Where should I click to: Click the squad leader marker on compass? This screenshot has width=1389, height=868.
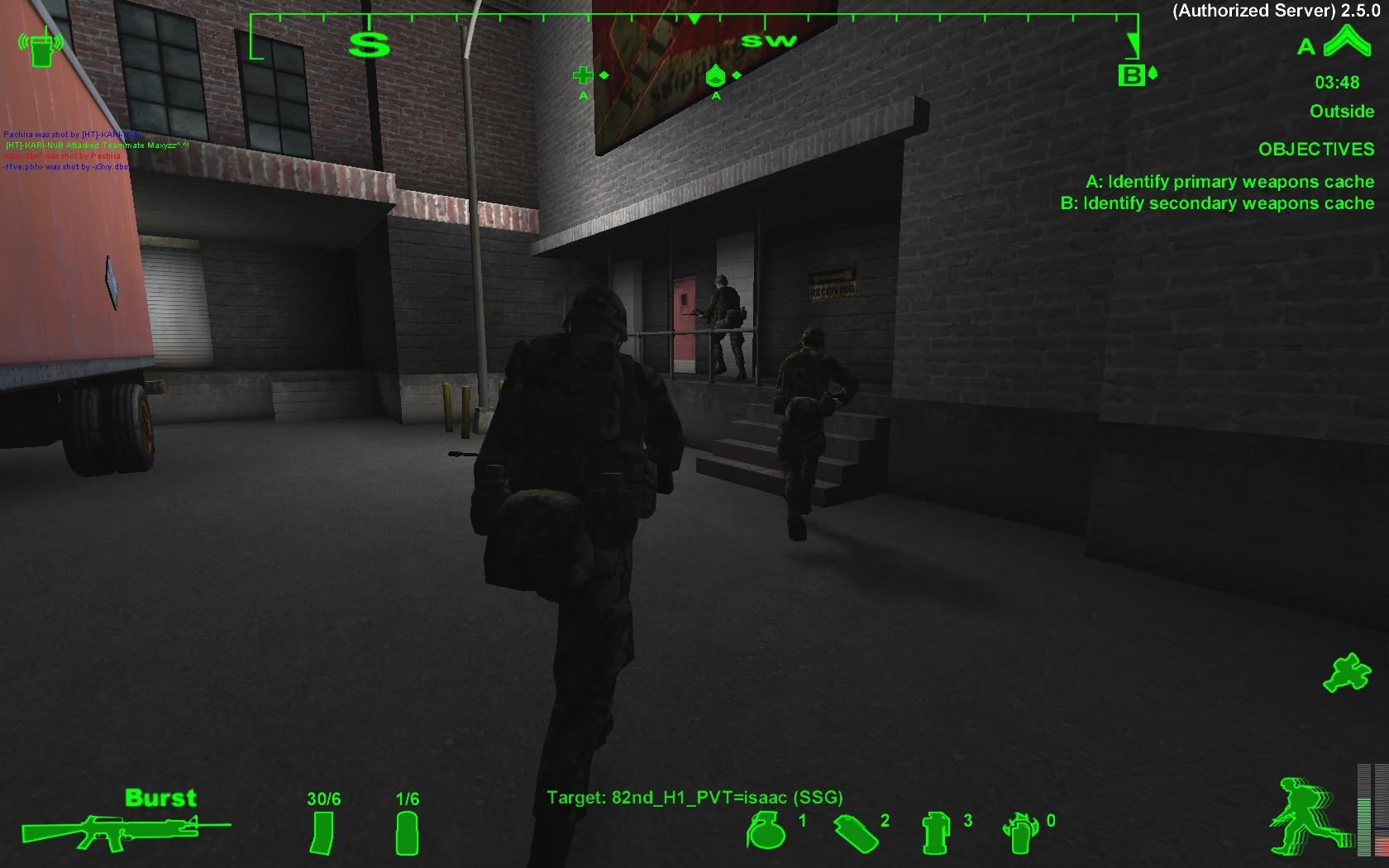click(x=714, y=76)
